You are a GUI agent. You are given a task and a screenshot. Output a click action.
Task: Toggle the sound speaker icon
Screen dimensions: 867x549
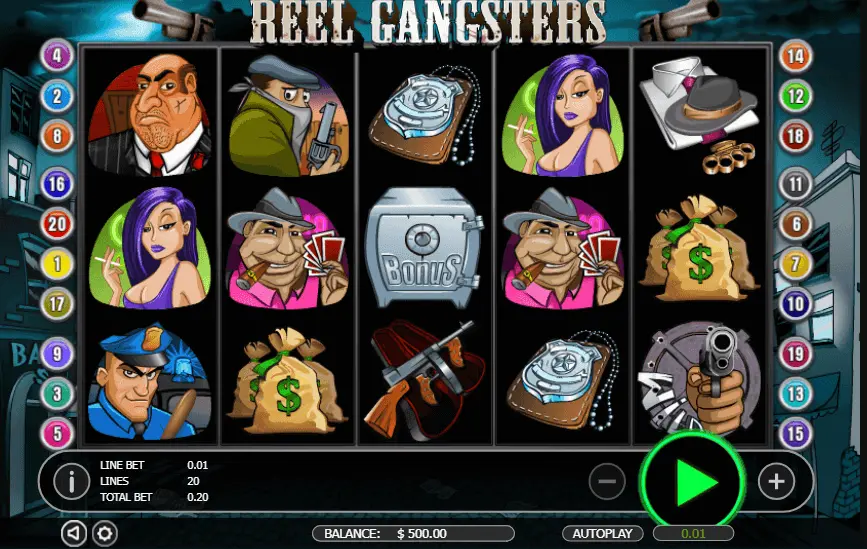coord(73,533)
